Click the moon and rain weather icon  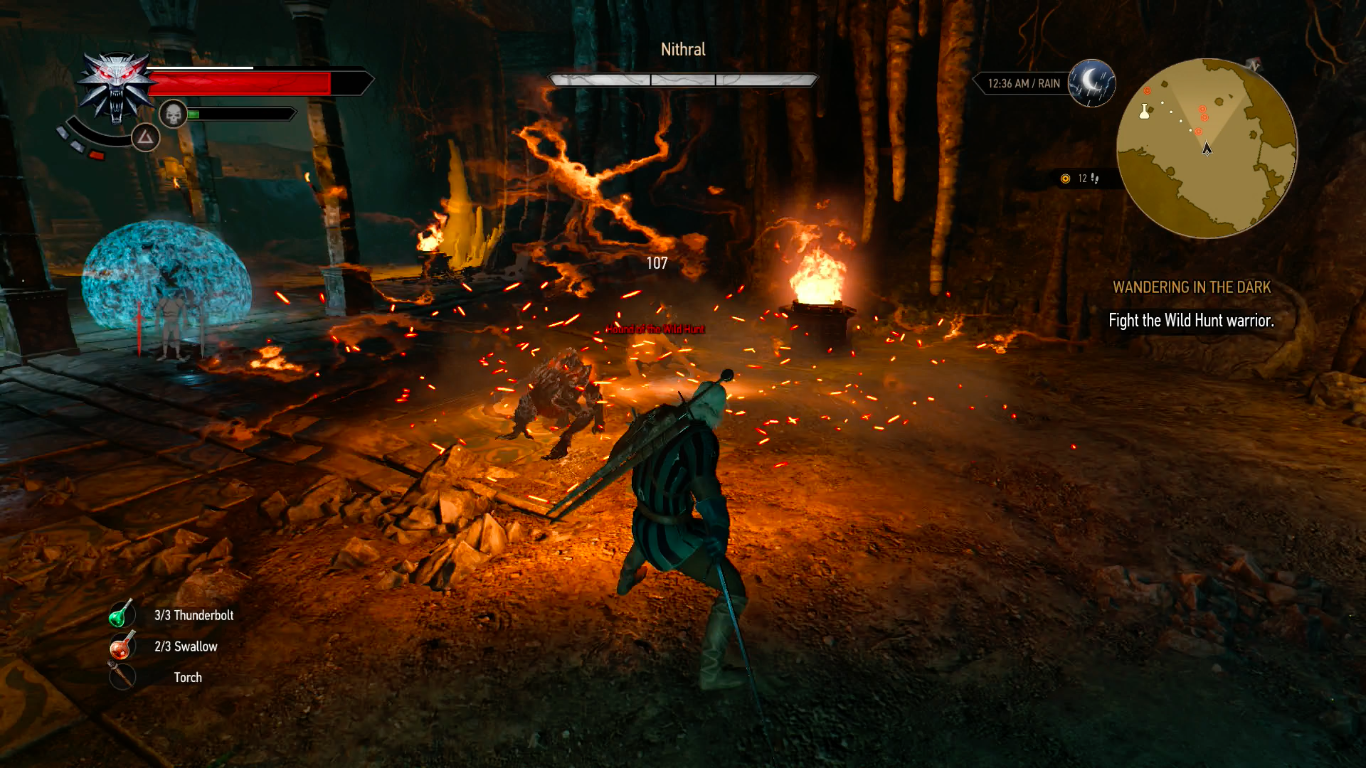click(x=1091, y=83)
